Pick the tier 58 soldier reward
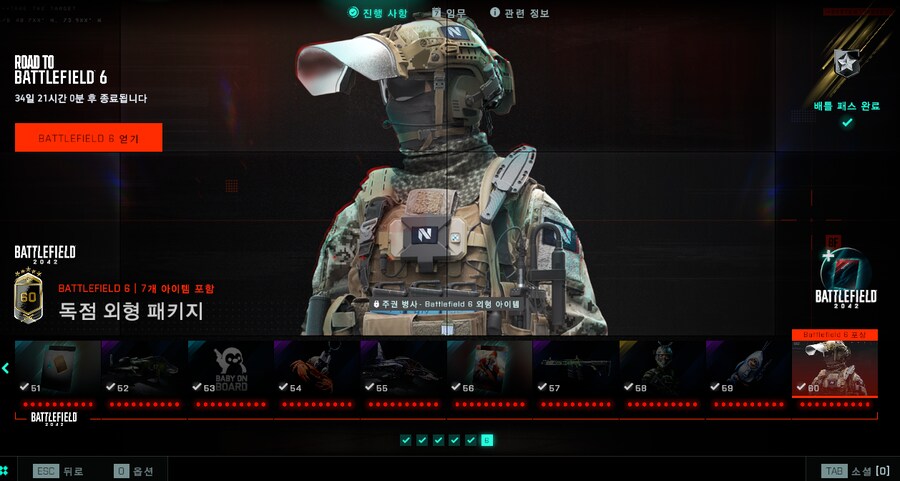The width and height of the screenshot is (900, 481). [661, 368]
